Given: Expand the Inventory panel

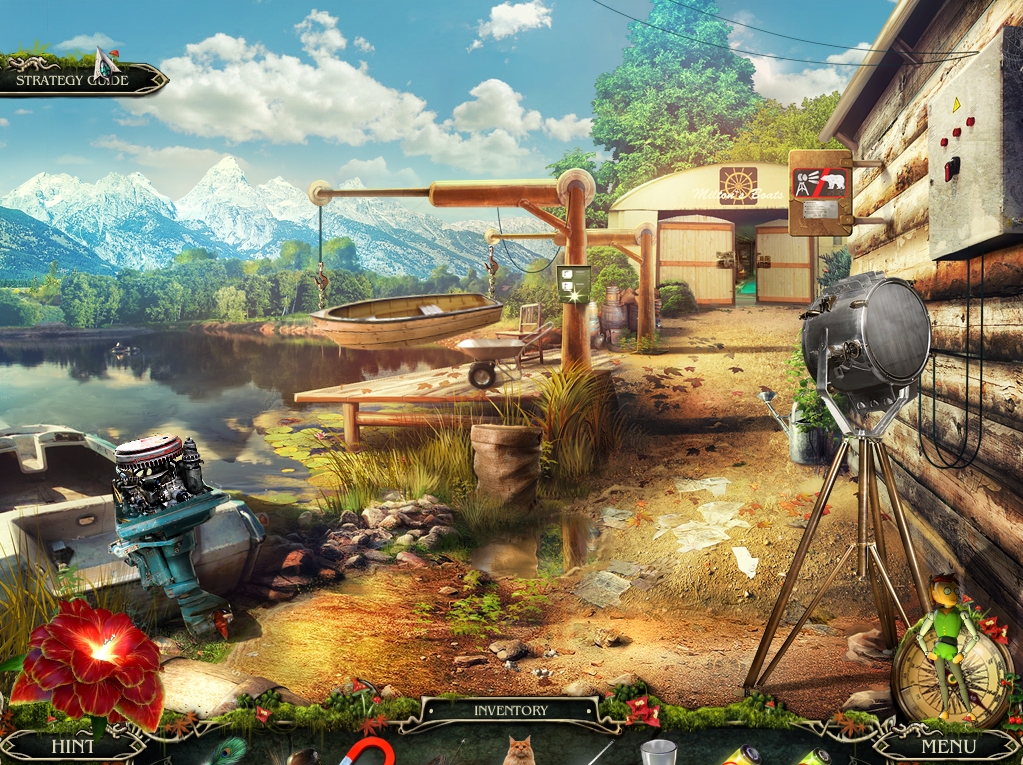Looking at the screenshot, I should coord(510,711).
